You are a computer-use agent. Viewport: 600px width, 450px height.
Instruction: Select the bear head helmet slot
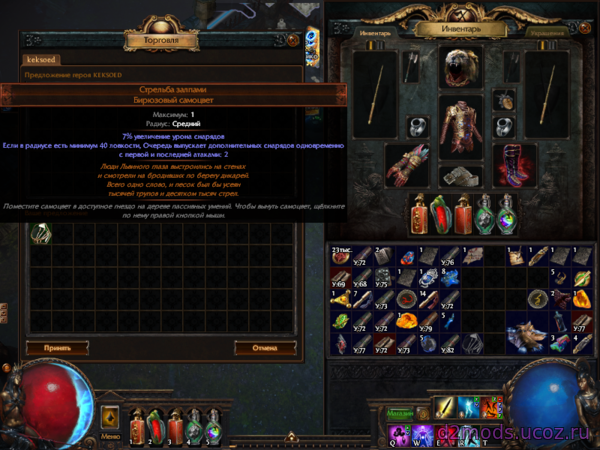(461, 70)
